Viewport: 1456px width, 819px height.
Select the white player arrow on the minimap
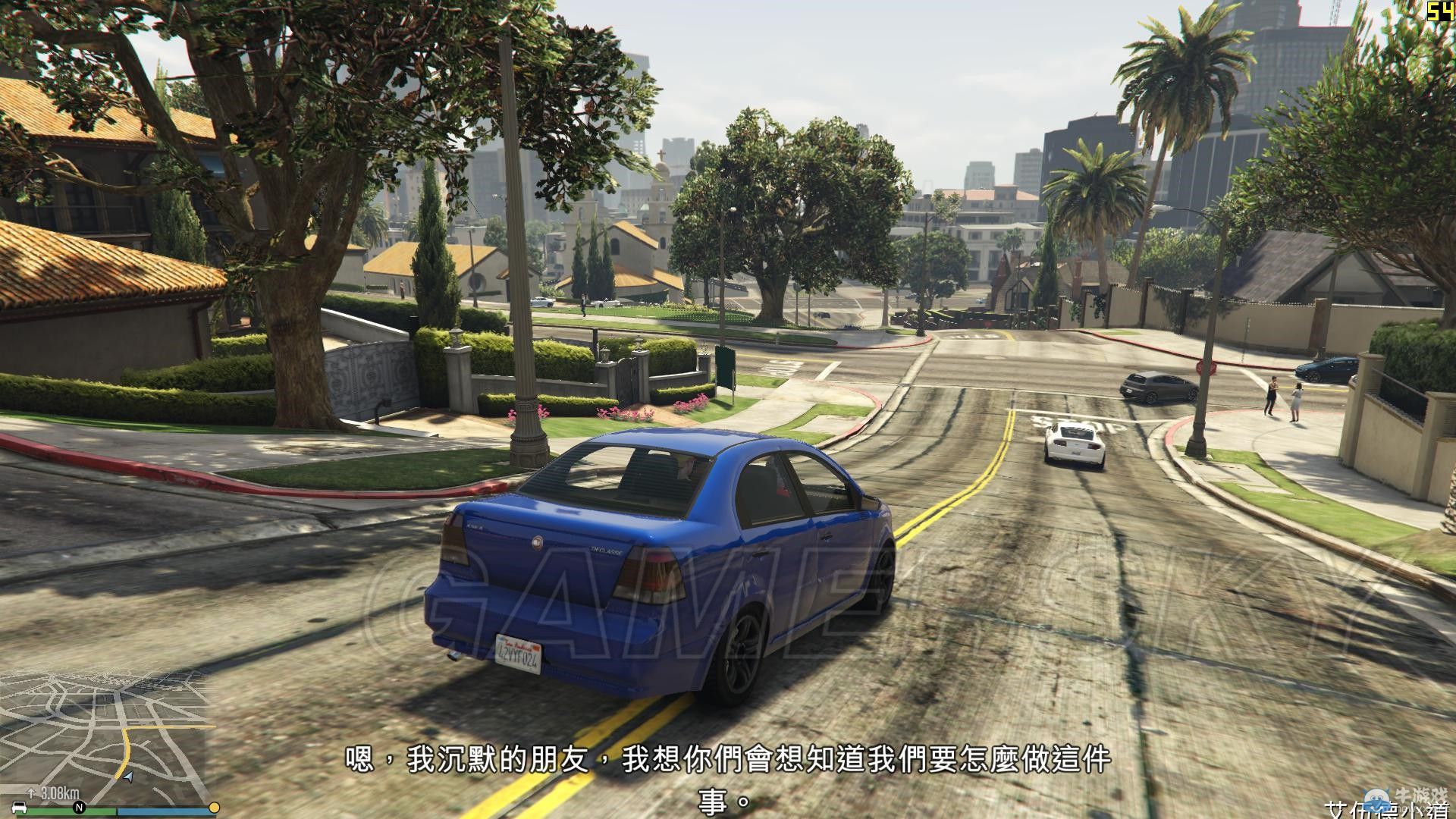coord(130,778)
